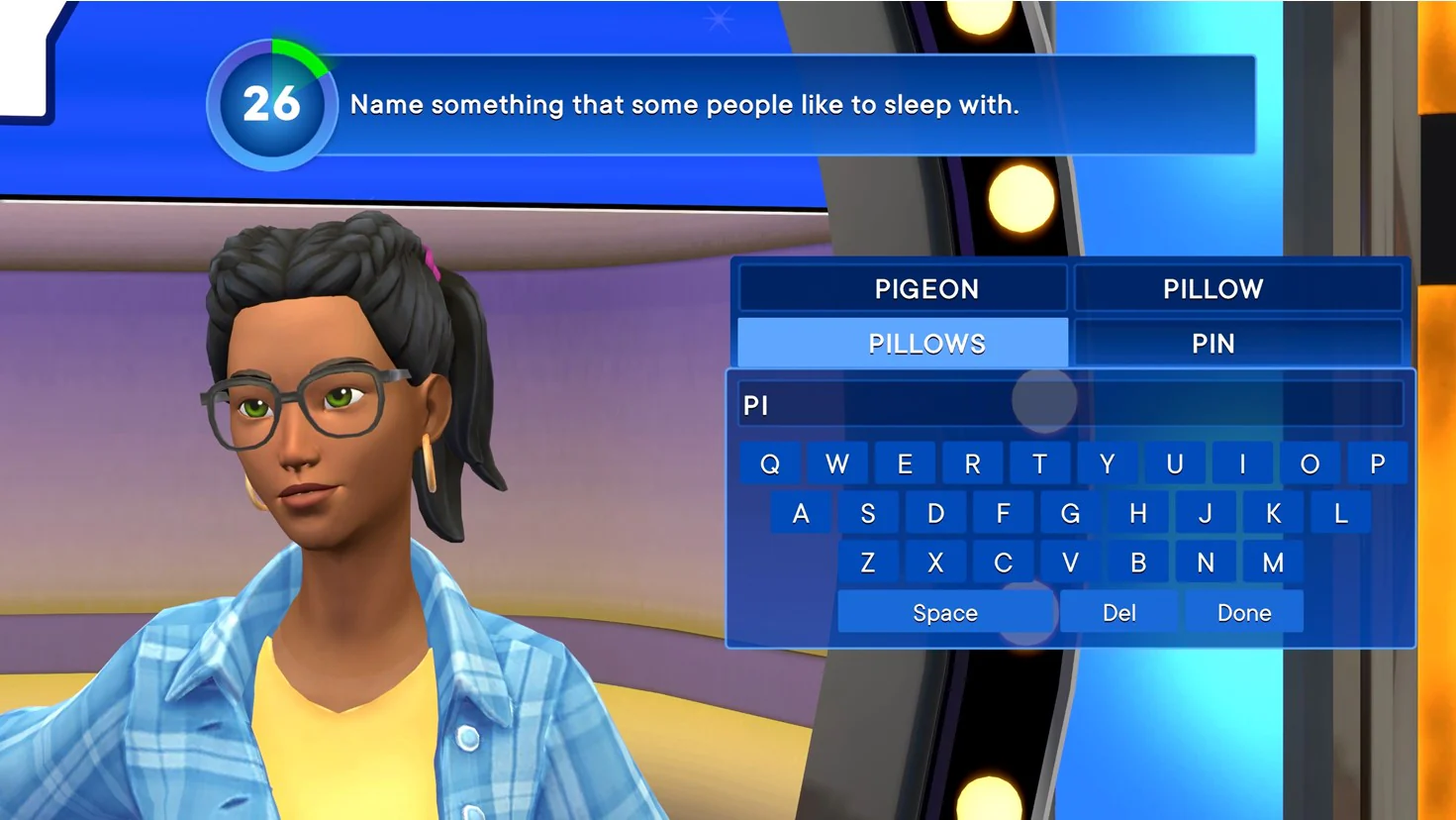Choose the PIN word suggestion
This screenshot has width=1456, height=820.
(x=1212, y=343)
